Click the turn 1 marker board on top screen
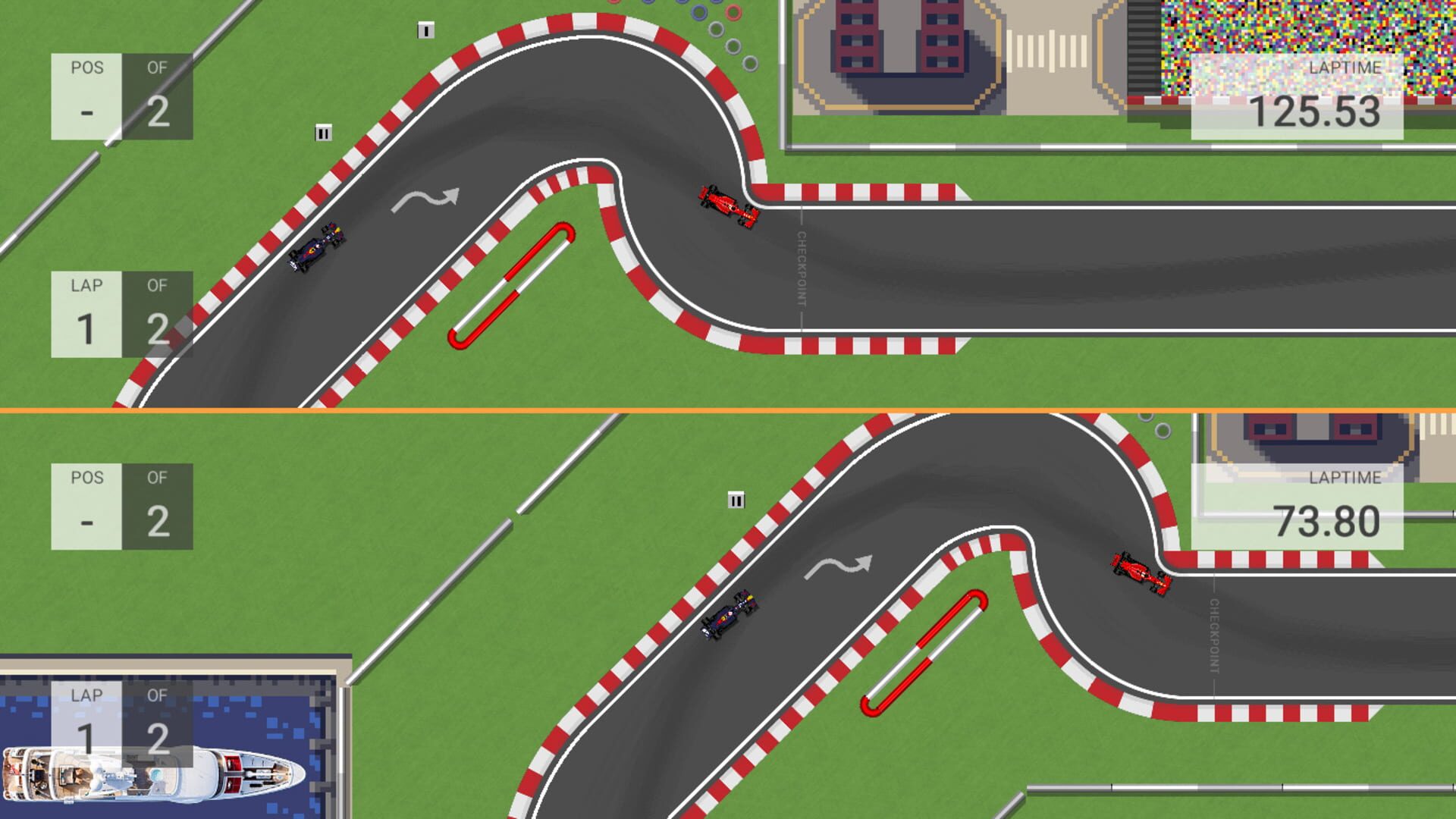1456x819 pixels. (x=425, y=29)
